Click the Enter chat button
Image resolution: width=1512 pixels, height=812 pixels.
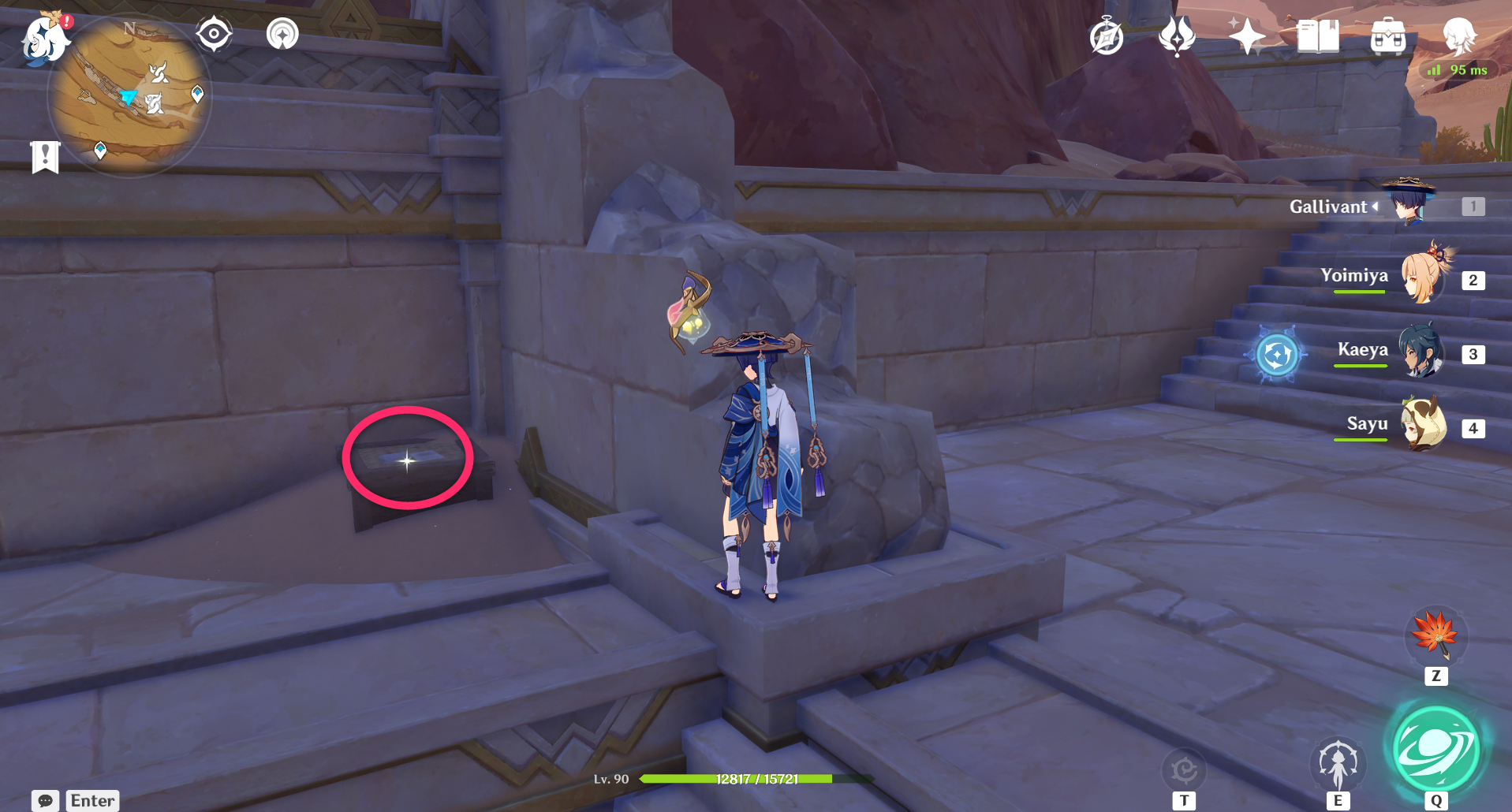[91, 800]
